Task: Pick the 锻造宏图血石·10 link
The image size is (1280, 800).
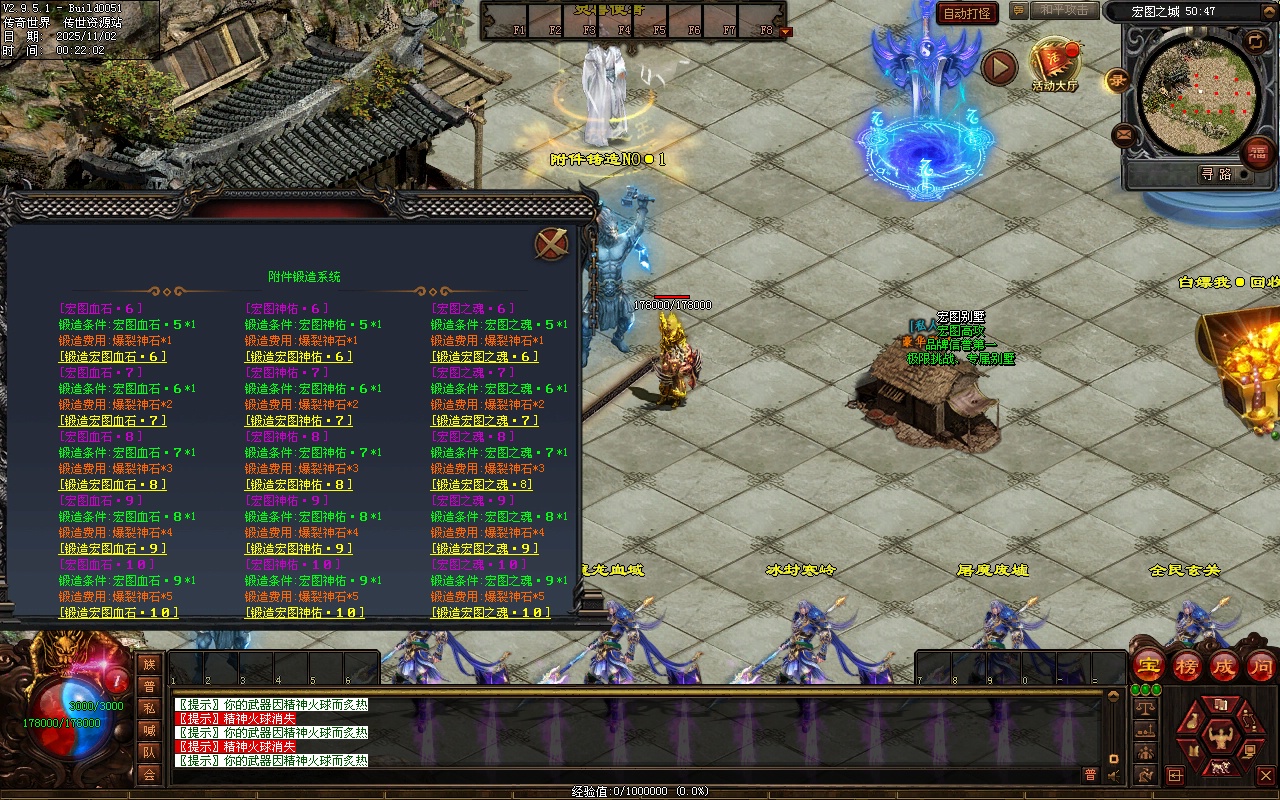Action: [x=118, y=613]
